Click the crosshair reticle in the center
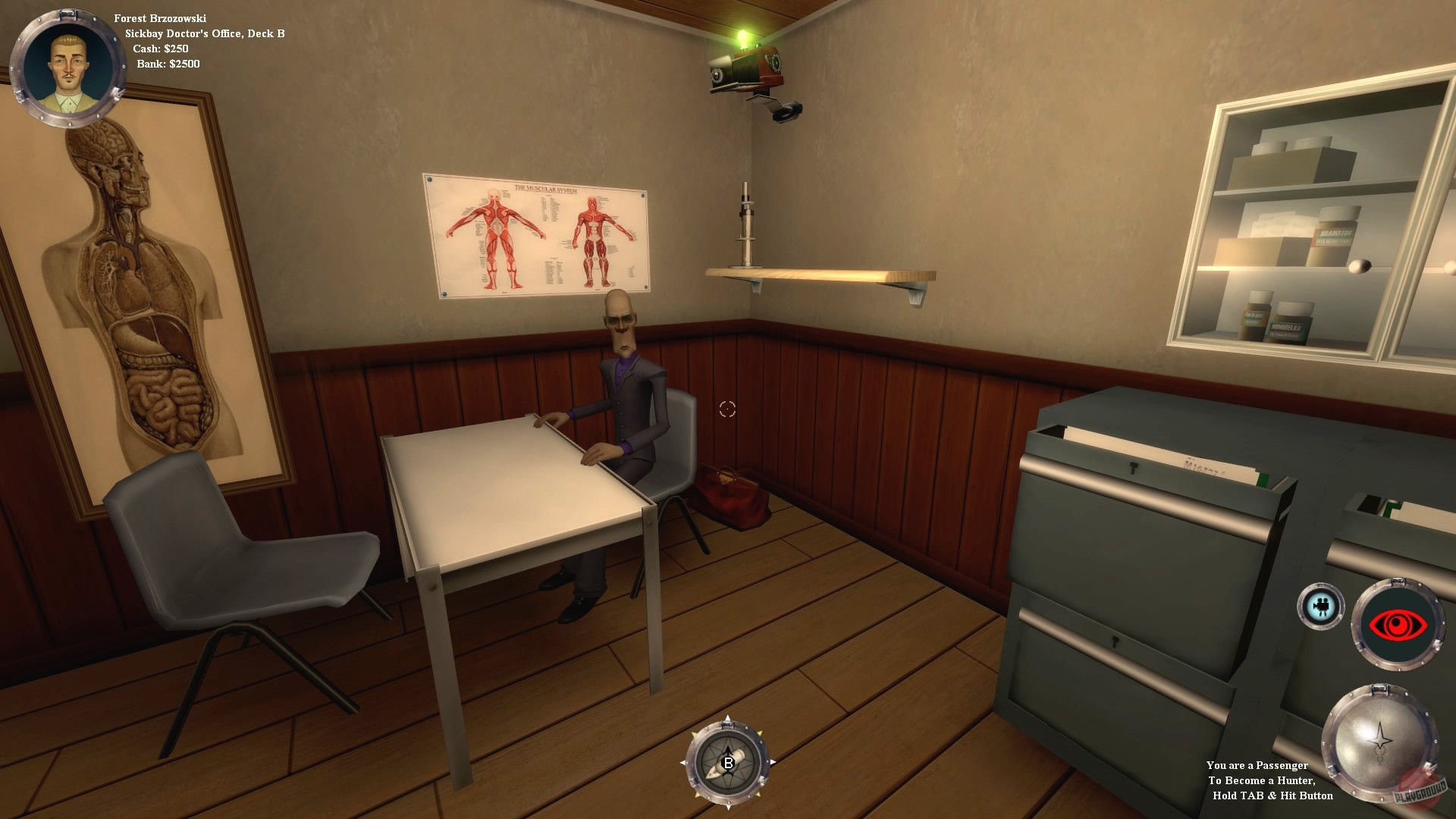 [726, 409]
